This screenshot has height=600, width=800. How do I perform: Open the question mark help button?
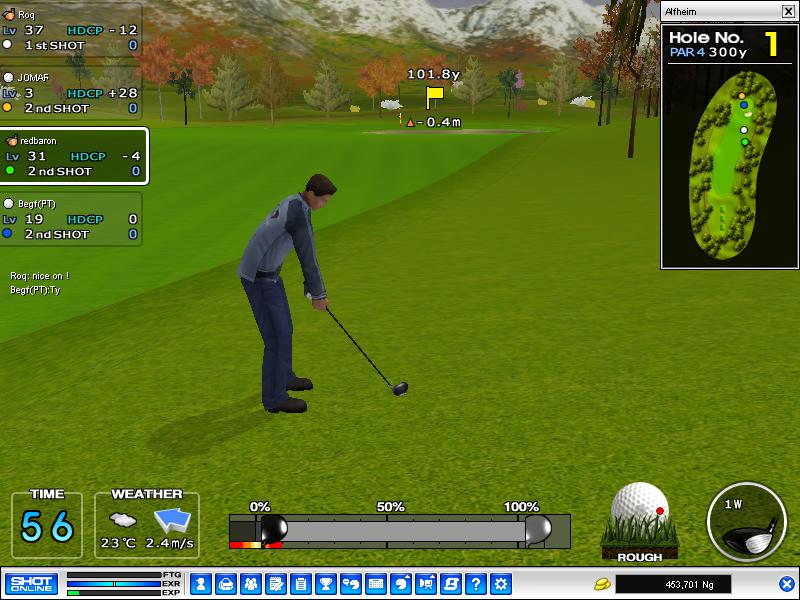476,584
